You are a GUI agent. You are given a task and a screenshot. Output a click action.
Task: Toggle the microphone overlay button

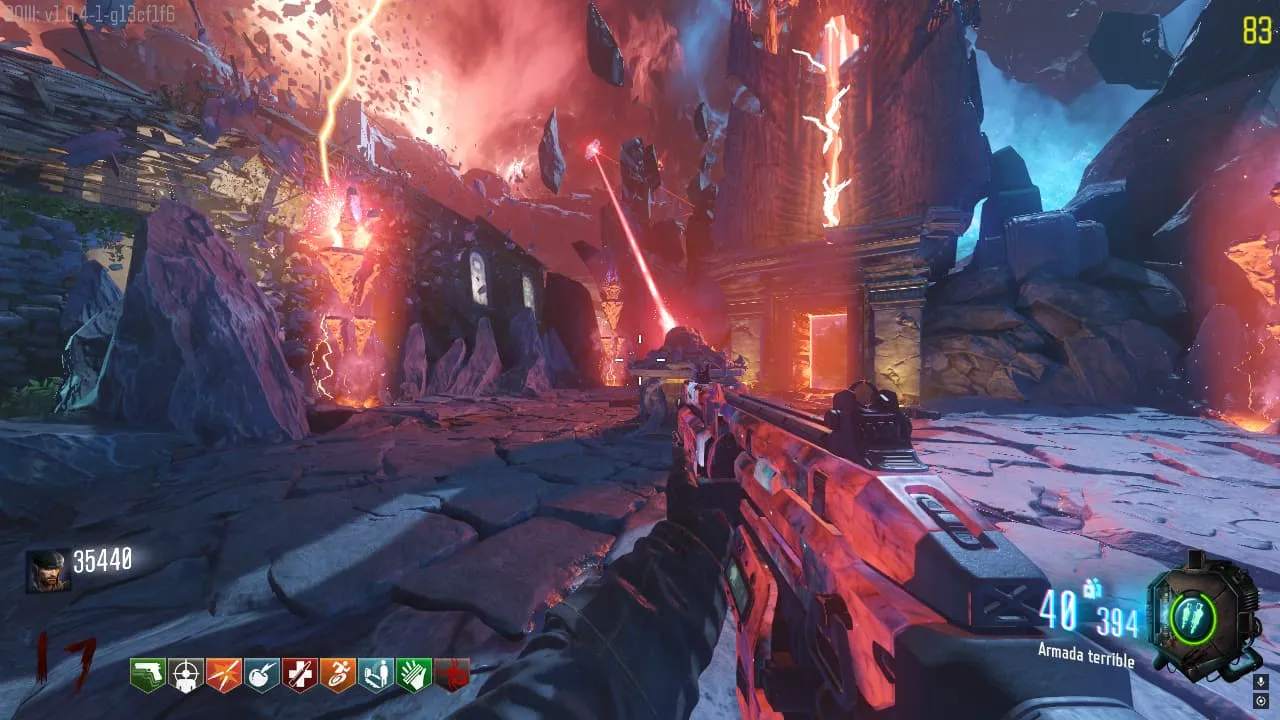click(1260, 682)
